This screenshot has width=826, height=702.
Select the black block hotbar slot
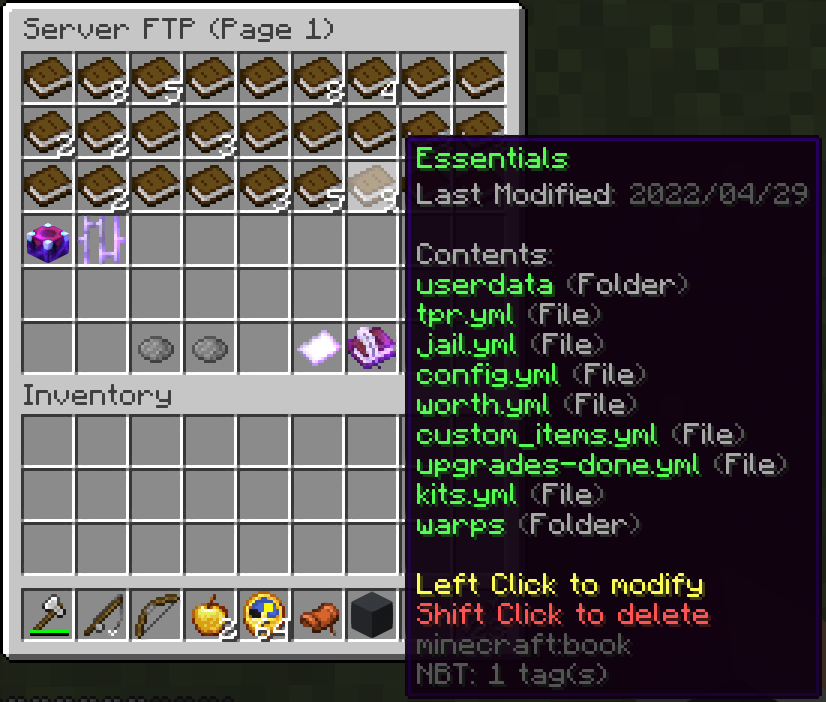(x=372, y=614)
